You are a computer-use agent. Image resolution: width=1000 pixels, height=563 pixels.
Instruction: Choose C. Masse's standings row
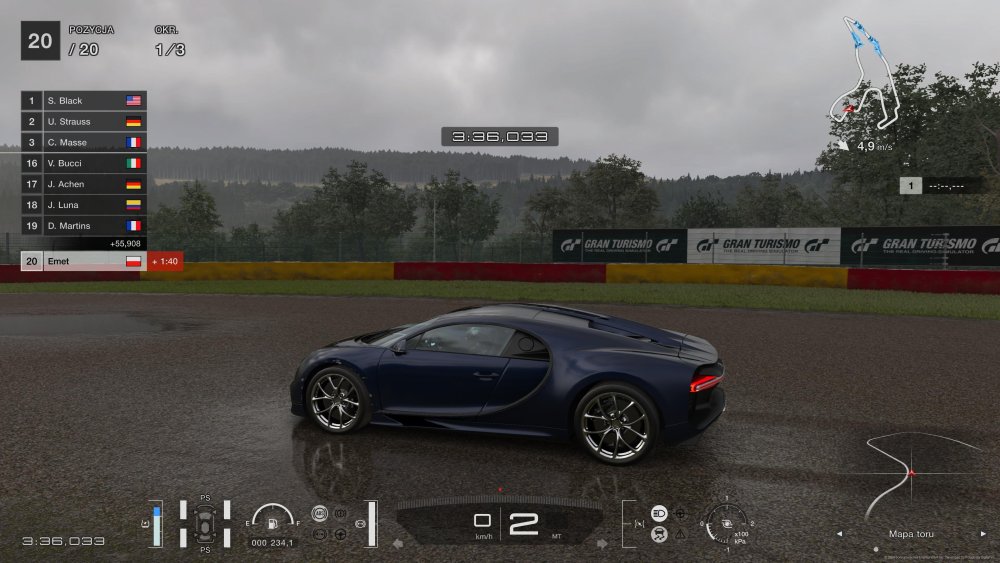coord(84,143)
